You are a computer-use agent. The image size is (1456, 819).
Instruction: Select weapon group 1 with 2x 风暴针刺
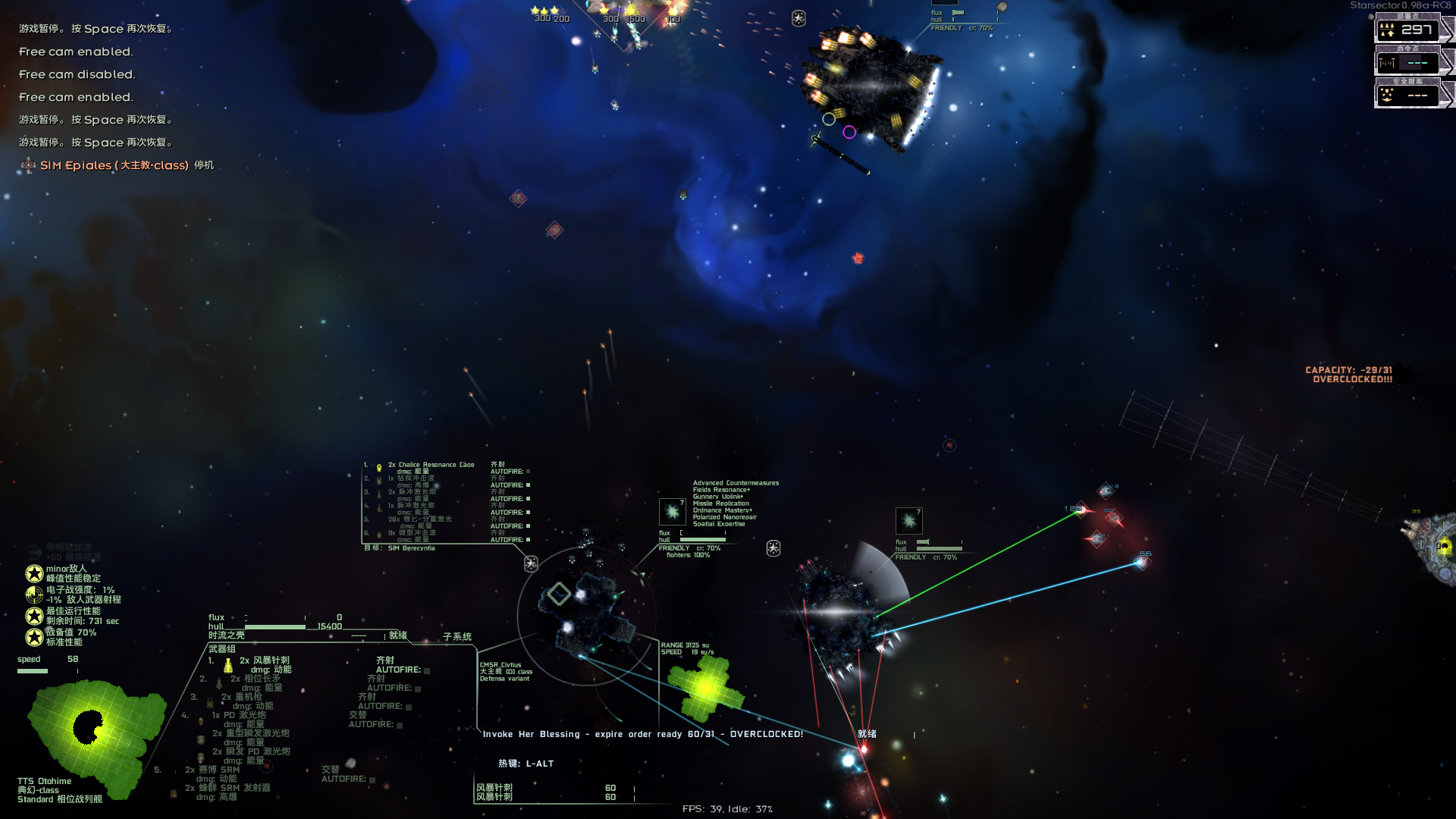[265, 661]
